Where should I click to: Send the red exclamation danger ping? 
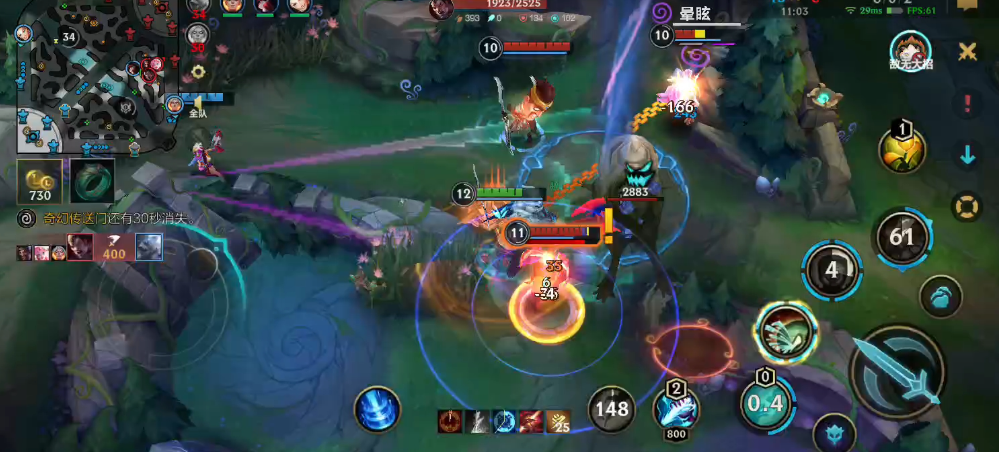point(967,103)
